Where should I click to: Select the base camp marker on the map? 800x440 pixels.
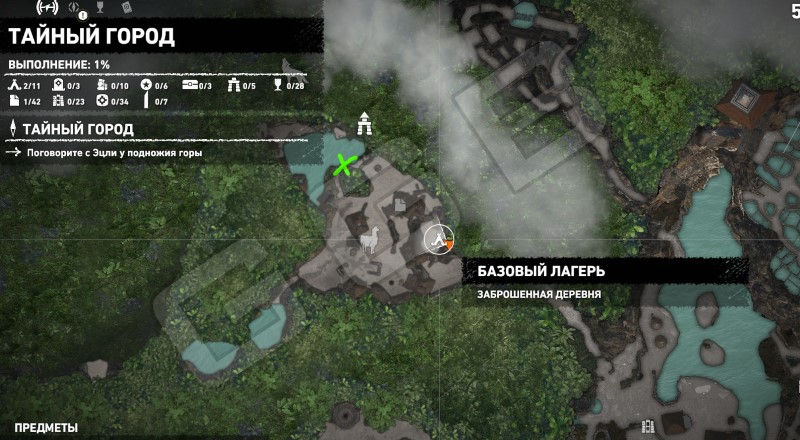click(x=437, y=239)
